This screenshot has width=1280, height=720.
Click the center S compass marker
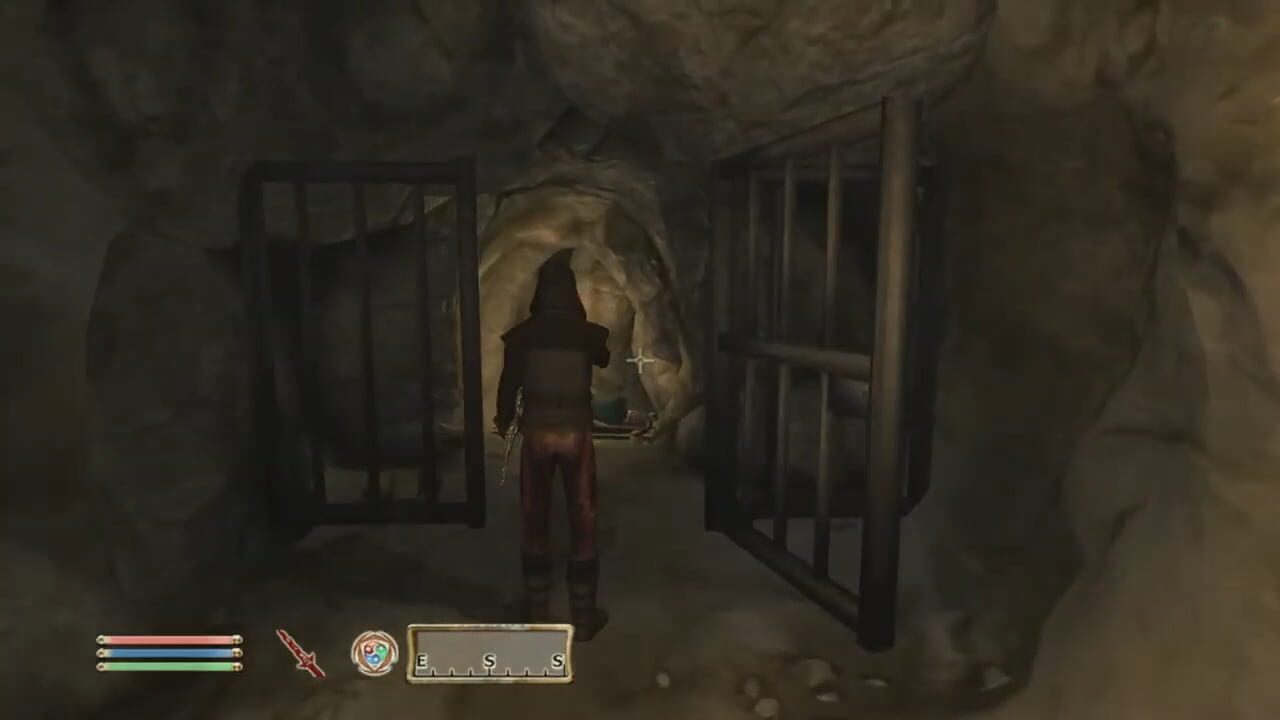[489, 660]
